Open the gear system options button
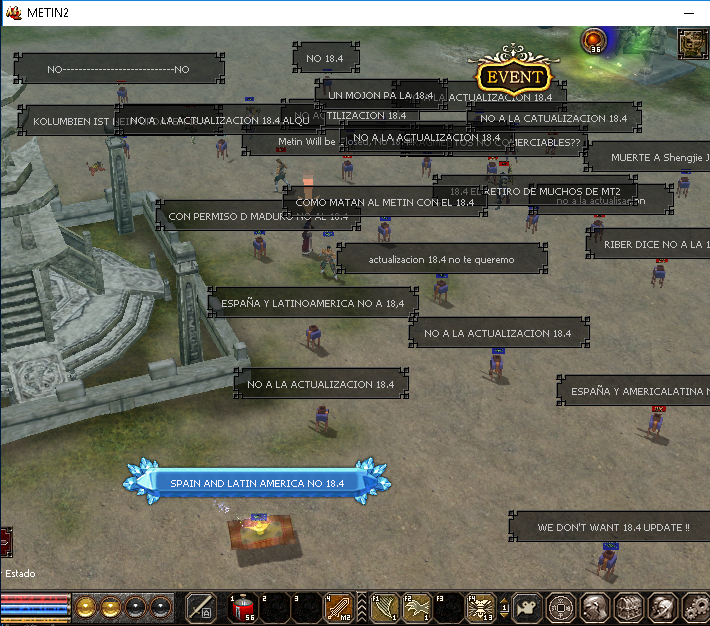 click(694, 607)
